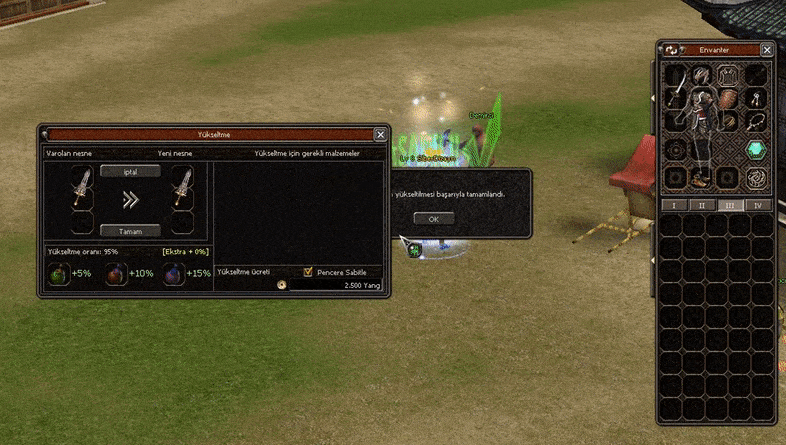Switch to inventory page II

701,205
